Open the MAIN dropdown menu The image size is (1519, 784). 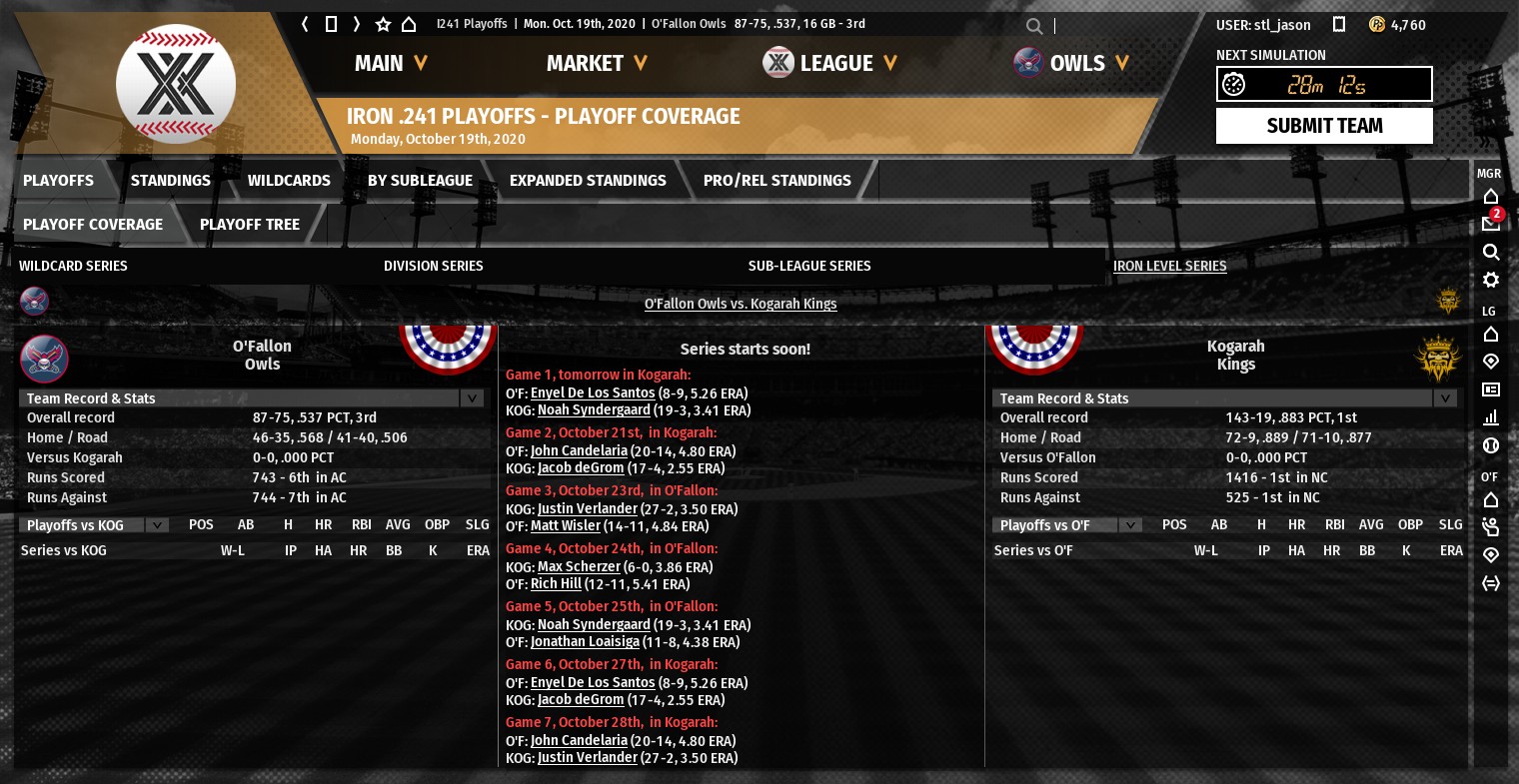[x=391, y=64]
